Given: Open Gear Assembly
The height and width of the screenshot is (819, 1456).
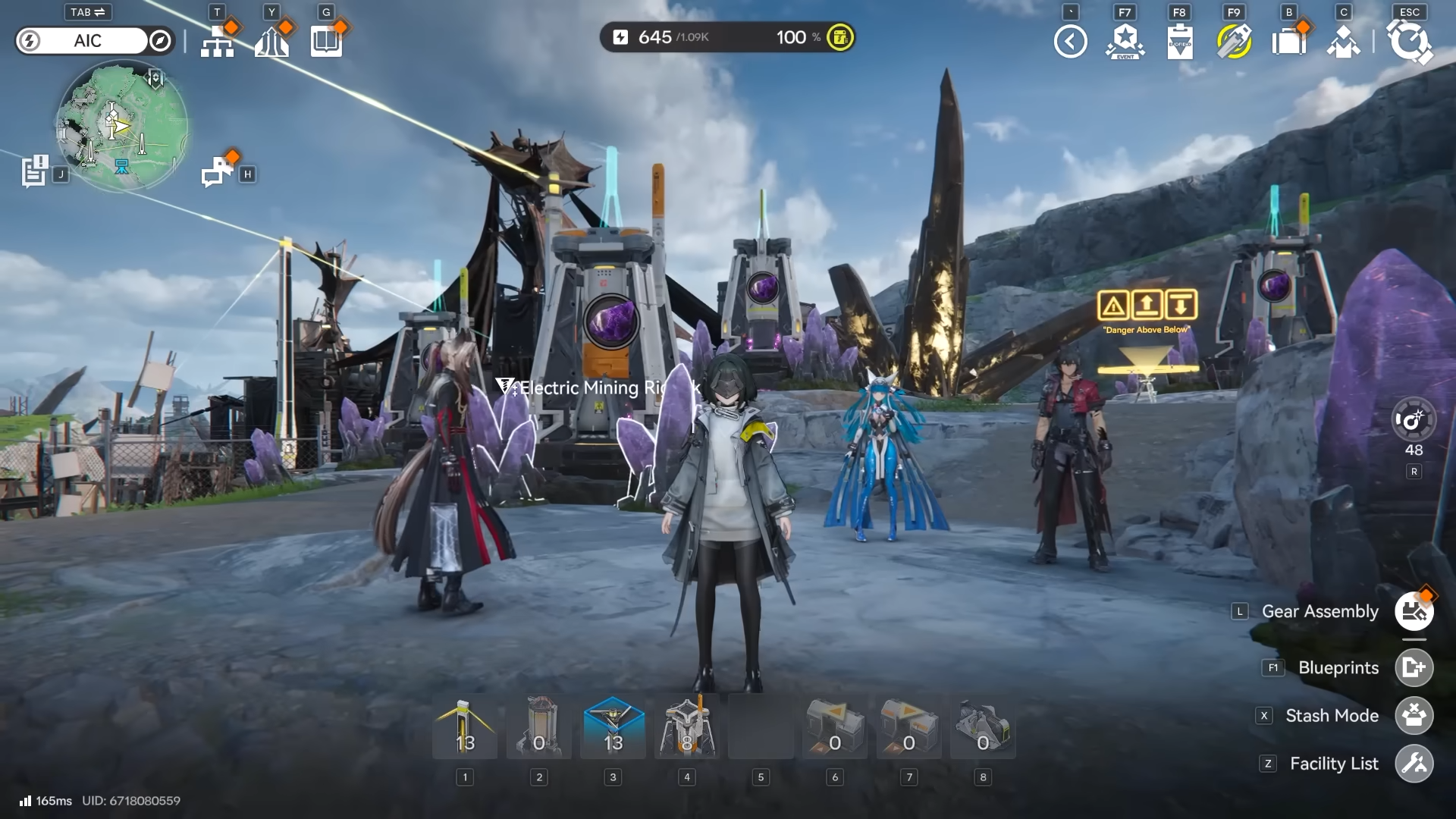Looking at the screenshot, I should (x=1414, y=612).
